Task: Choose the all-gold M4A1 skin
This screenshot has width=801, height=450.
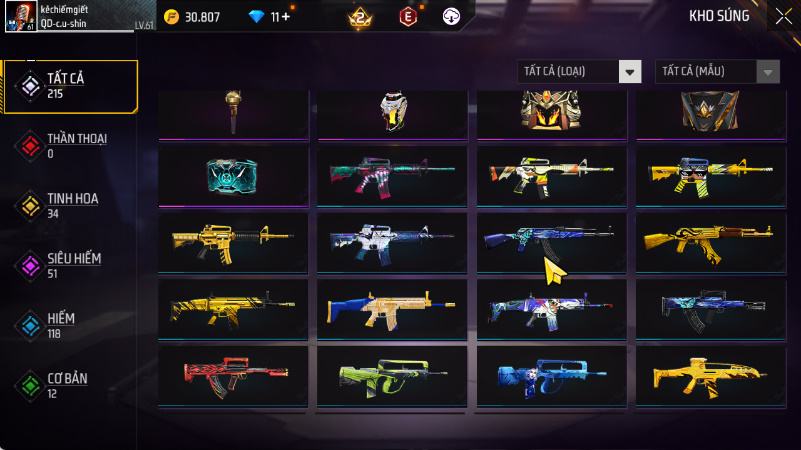Action: pyautogui.click(x=233, y=240)
